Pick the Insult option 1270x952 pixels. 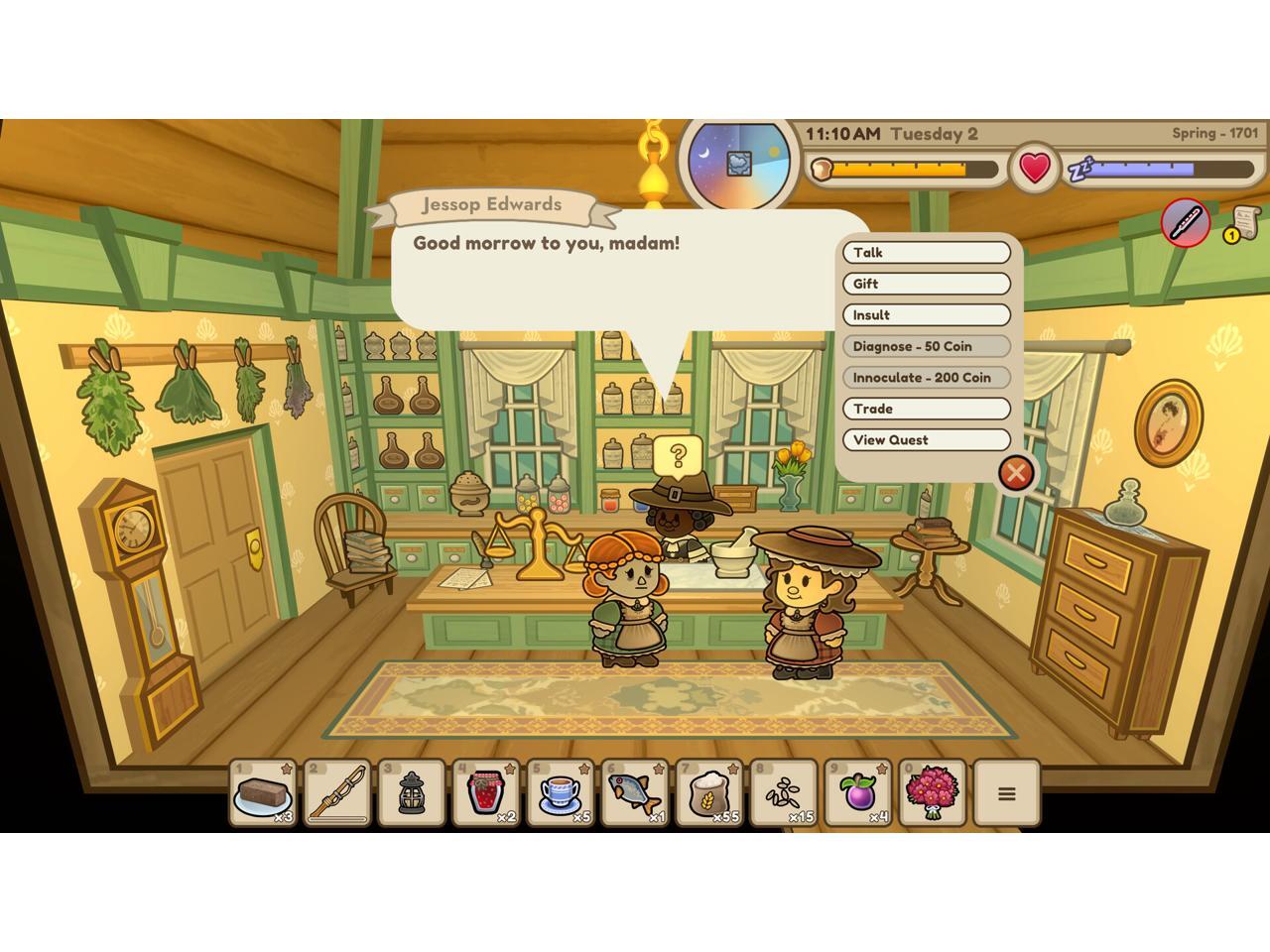pos(926,315)
